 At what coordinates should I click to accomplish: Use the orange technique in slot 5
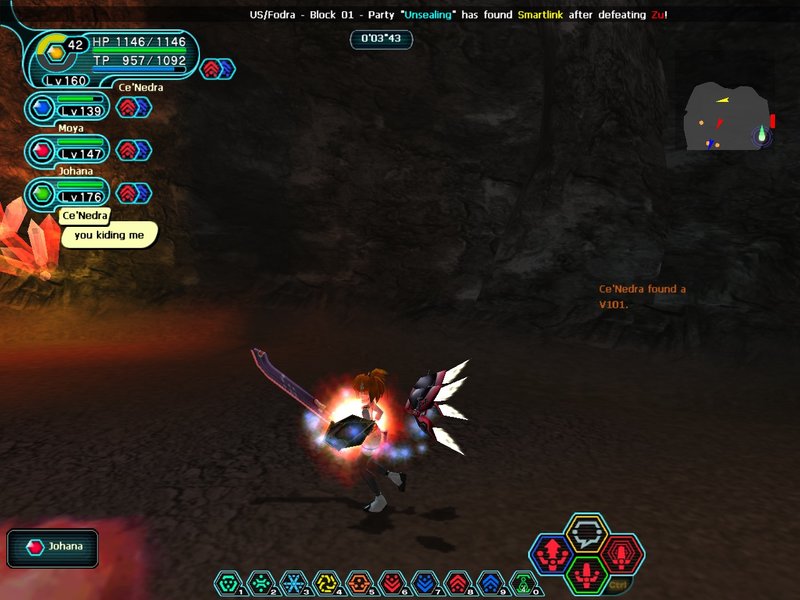[359, 583]
